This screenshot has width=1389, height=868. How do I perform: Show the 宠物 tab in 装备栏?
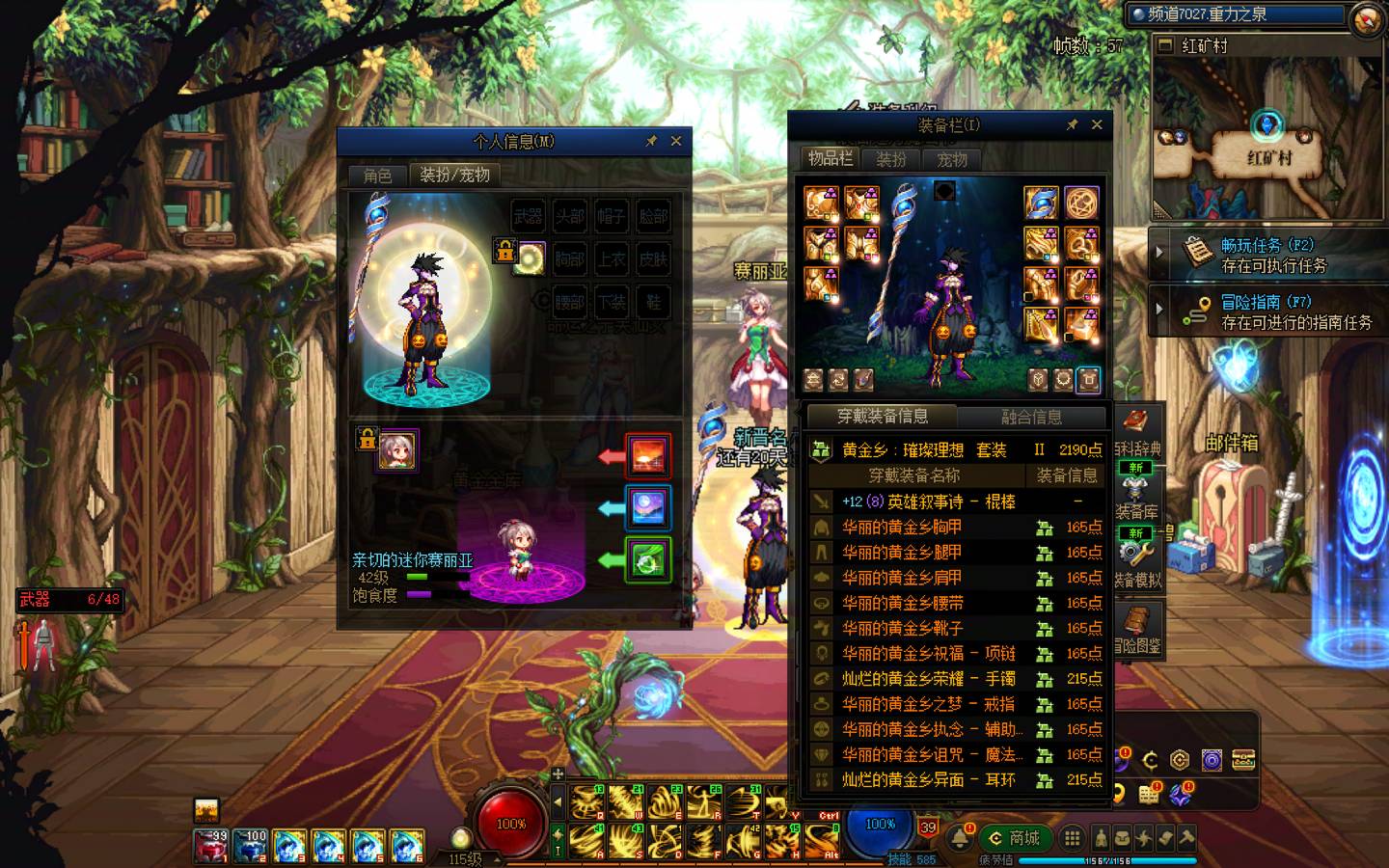click(951, 159)
